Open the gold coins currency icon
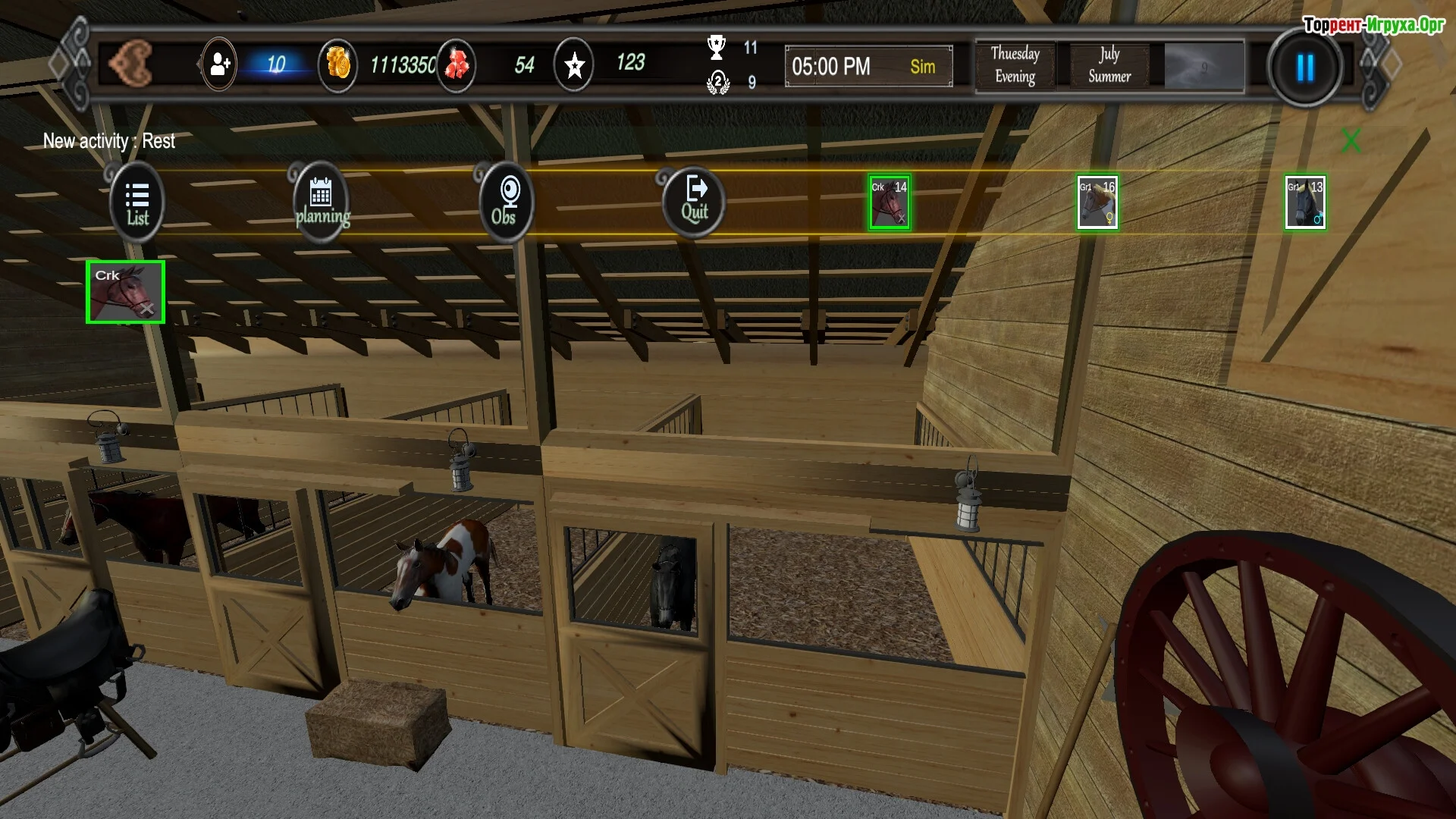The width and height of the screenshot is (1456, 819). tap(338, 65)
